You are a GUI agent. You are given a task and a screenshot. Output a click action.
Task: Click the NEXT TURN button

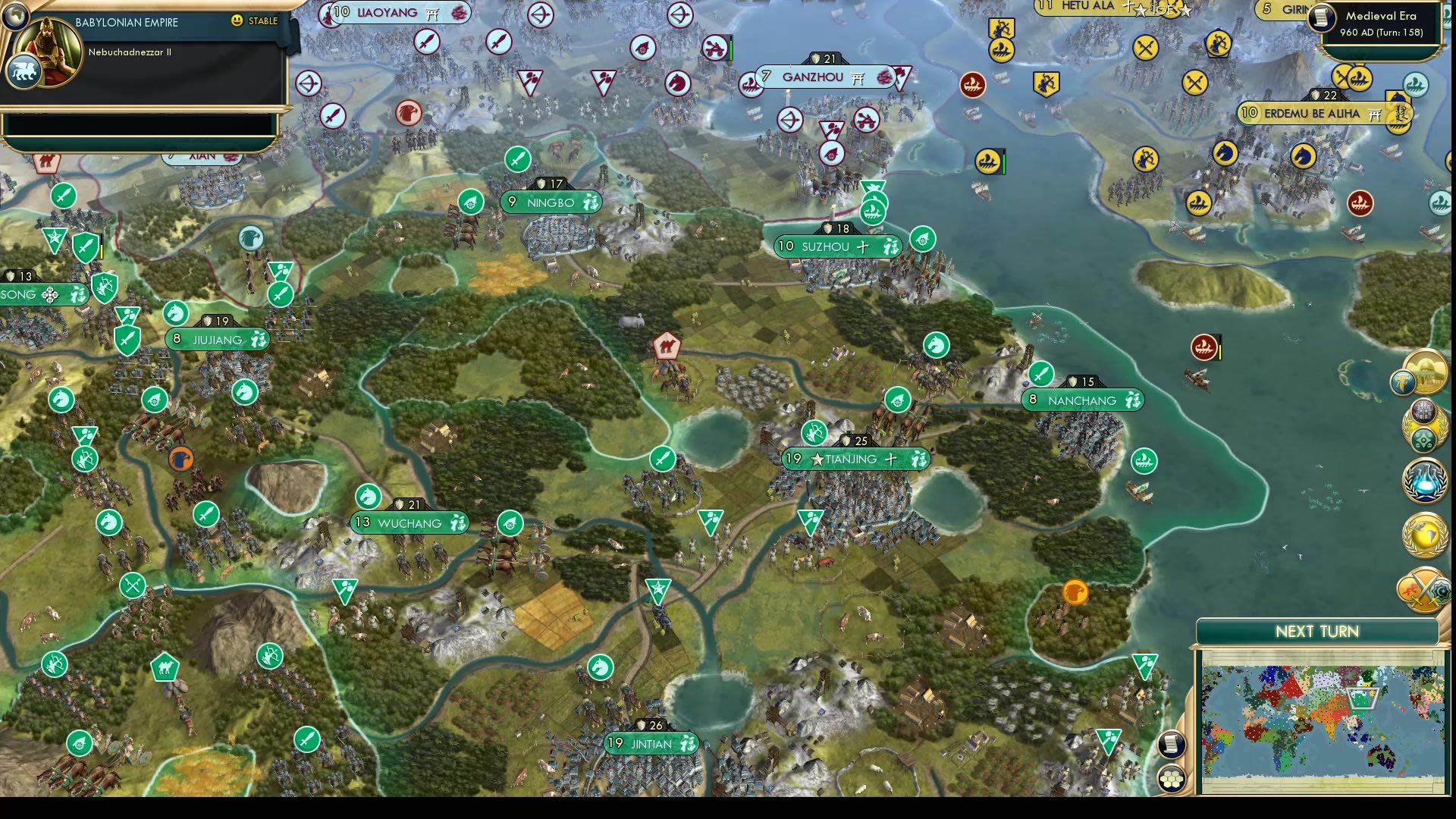tap(1317, 631)
